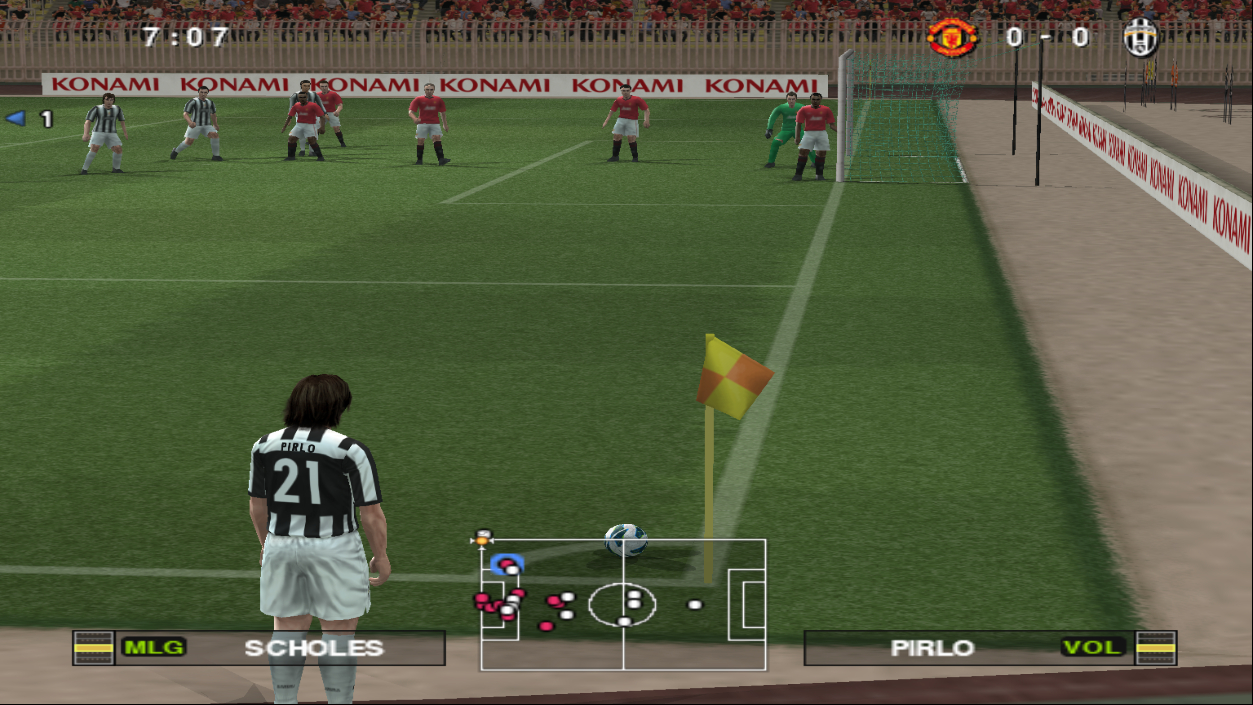
Task: Click the blue arrow player one indicator
Action: [15, 118]
